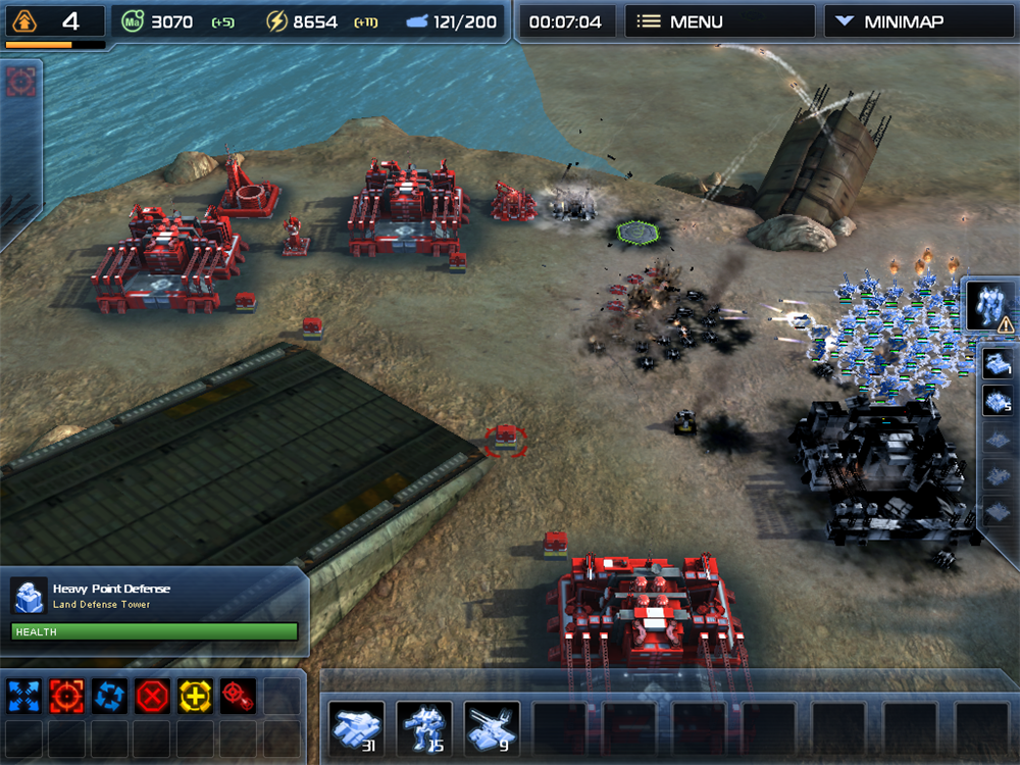
Task: Select the red-ringed defense tower unit
Action: (507, 437)
